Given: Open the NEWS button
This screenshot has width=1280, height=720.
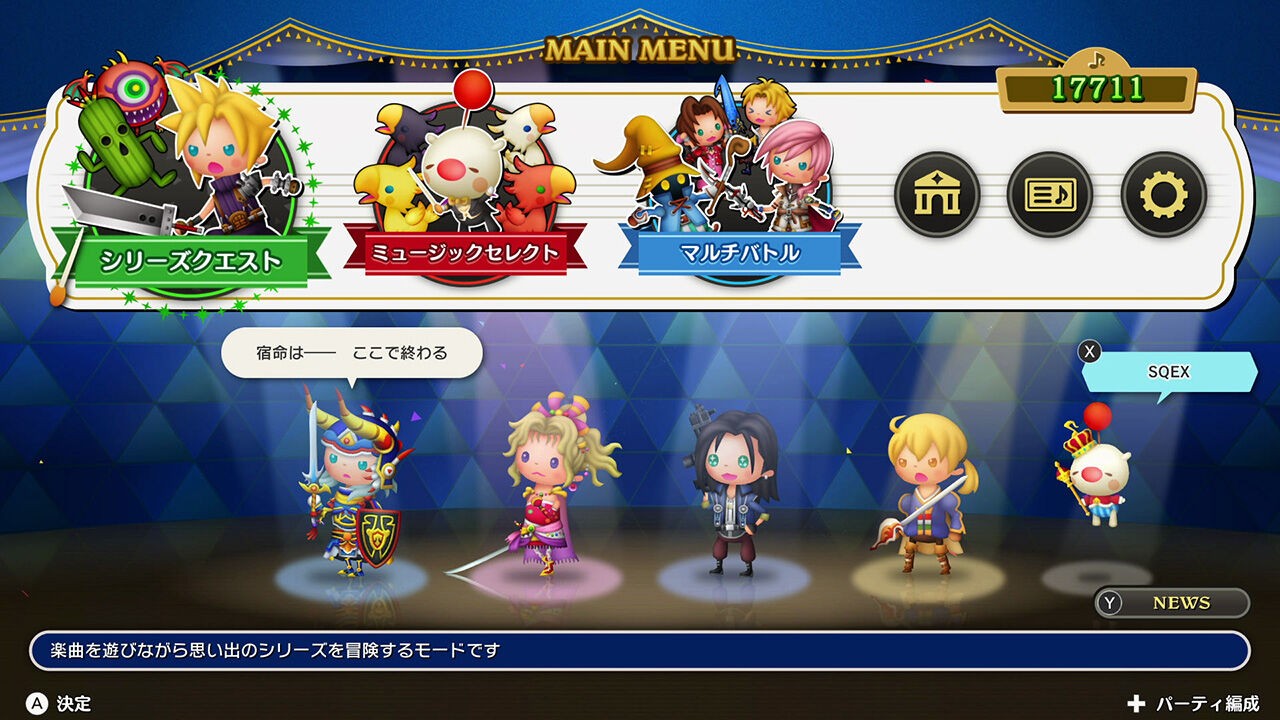Looking at the screenshot, I should click(1172, 603).
